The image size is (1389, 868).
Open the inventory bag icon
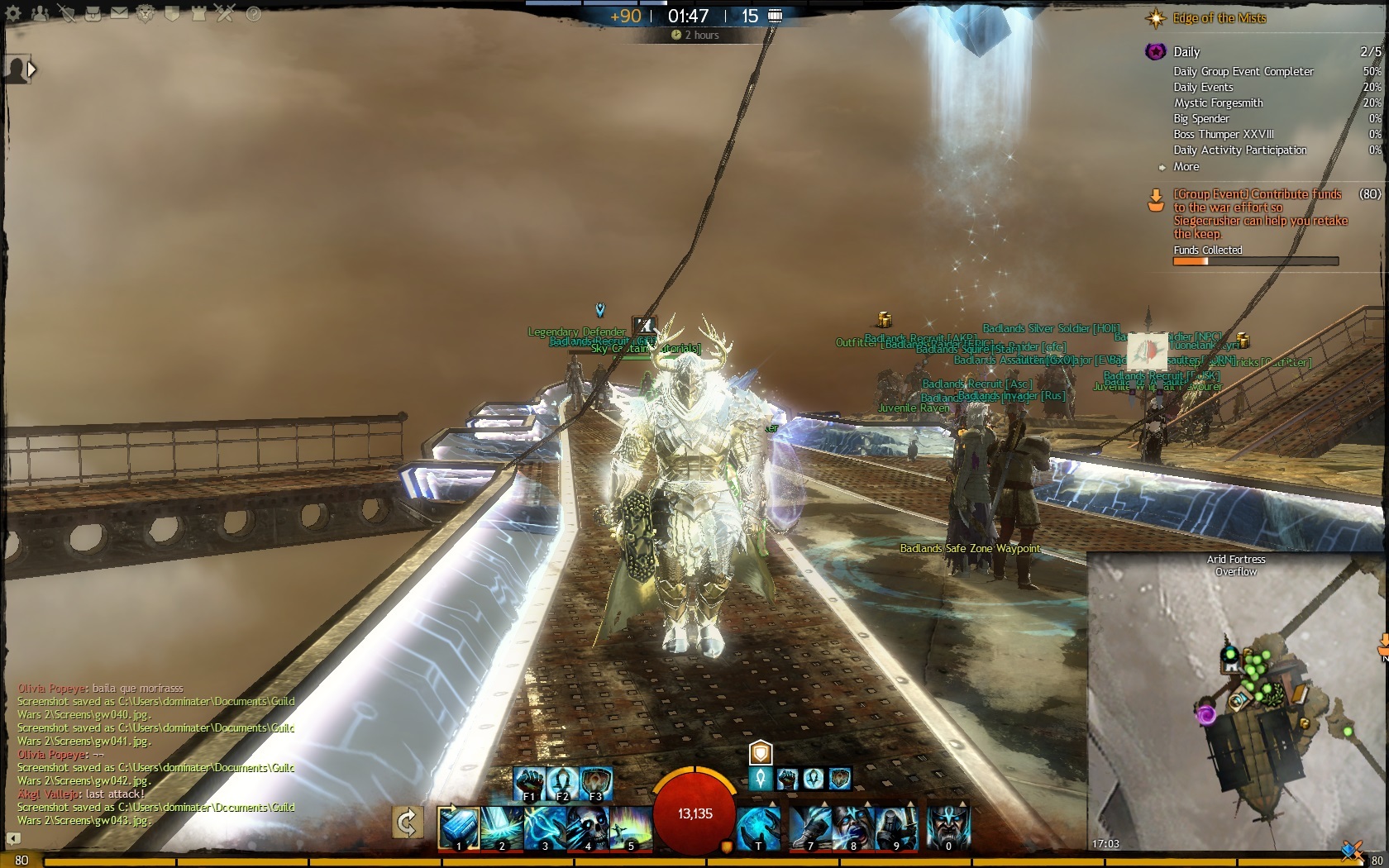[93, 13]
